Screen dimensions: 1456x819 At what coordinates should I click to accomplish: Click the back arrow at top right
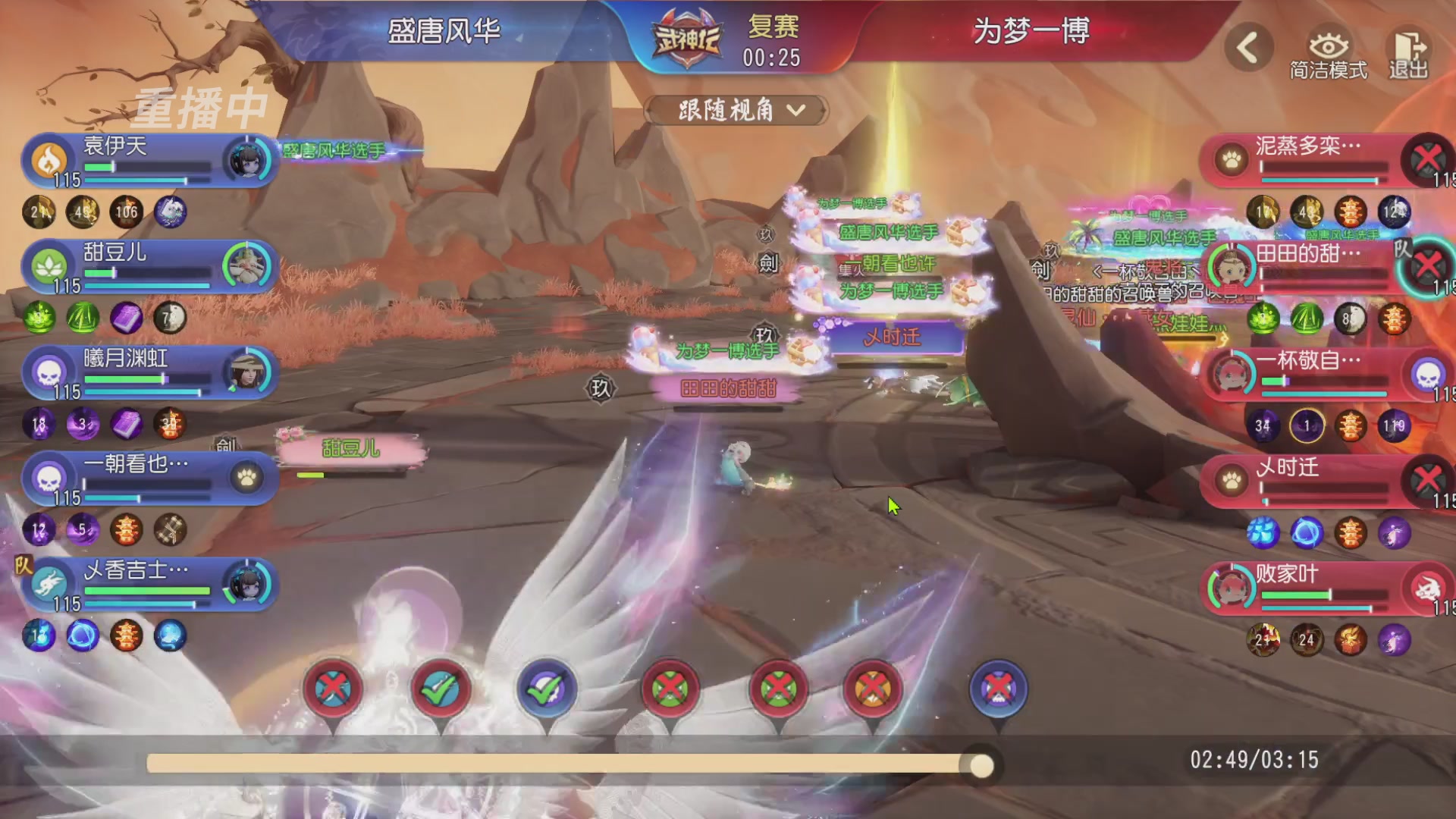tap(1247, 47)
